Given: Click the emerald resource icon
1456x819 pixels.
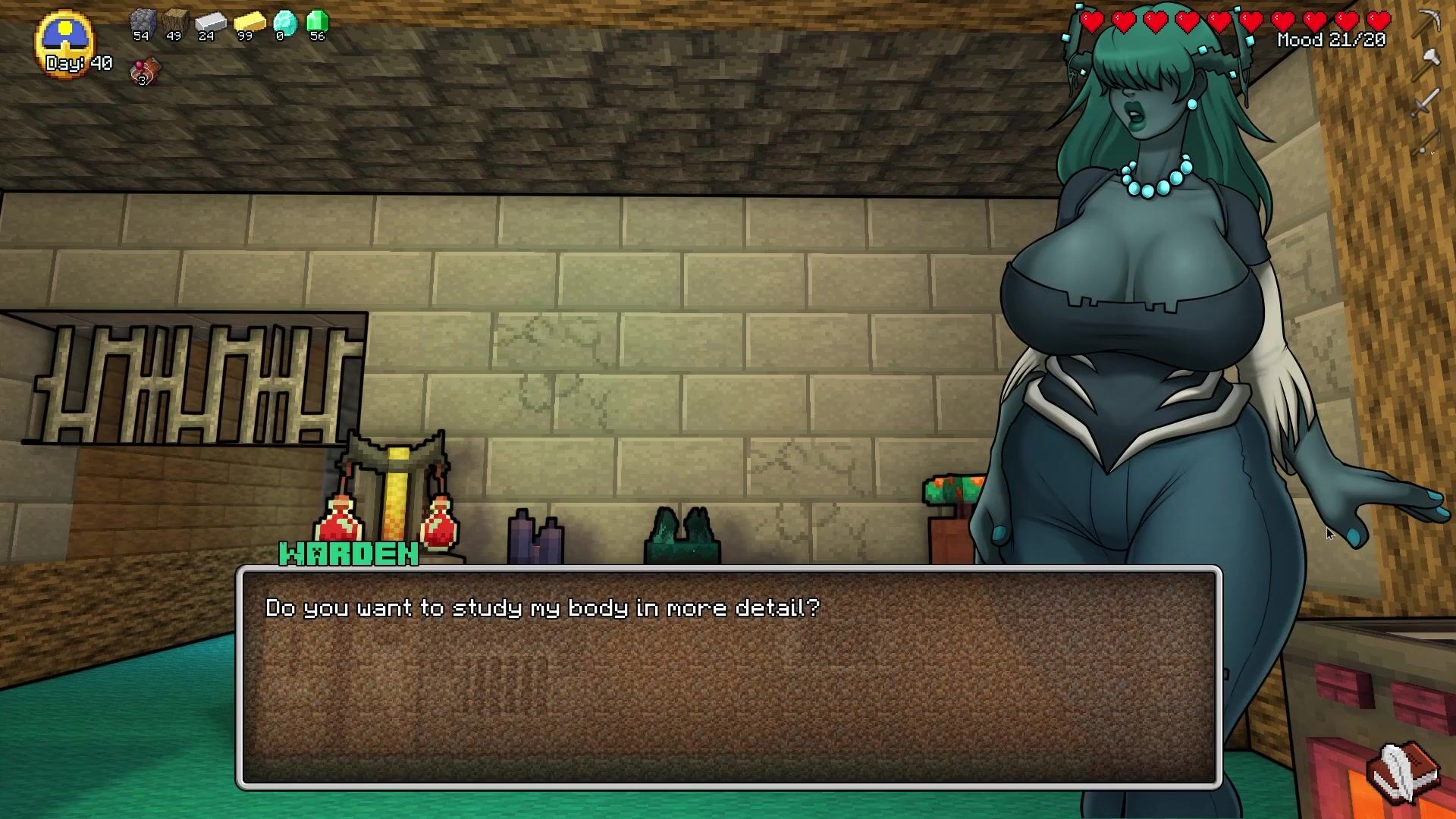Looking at the screenshot, I should pyautogui.click(x=317, y=22).
